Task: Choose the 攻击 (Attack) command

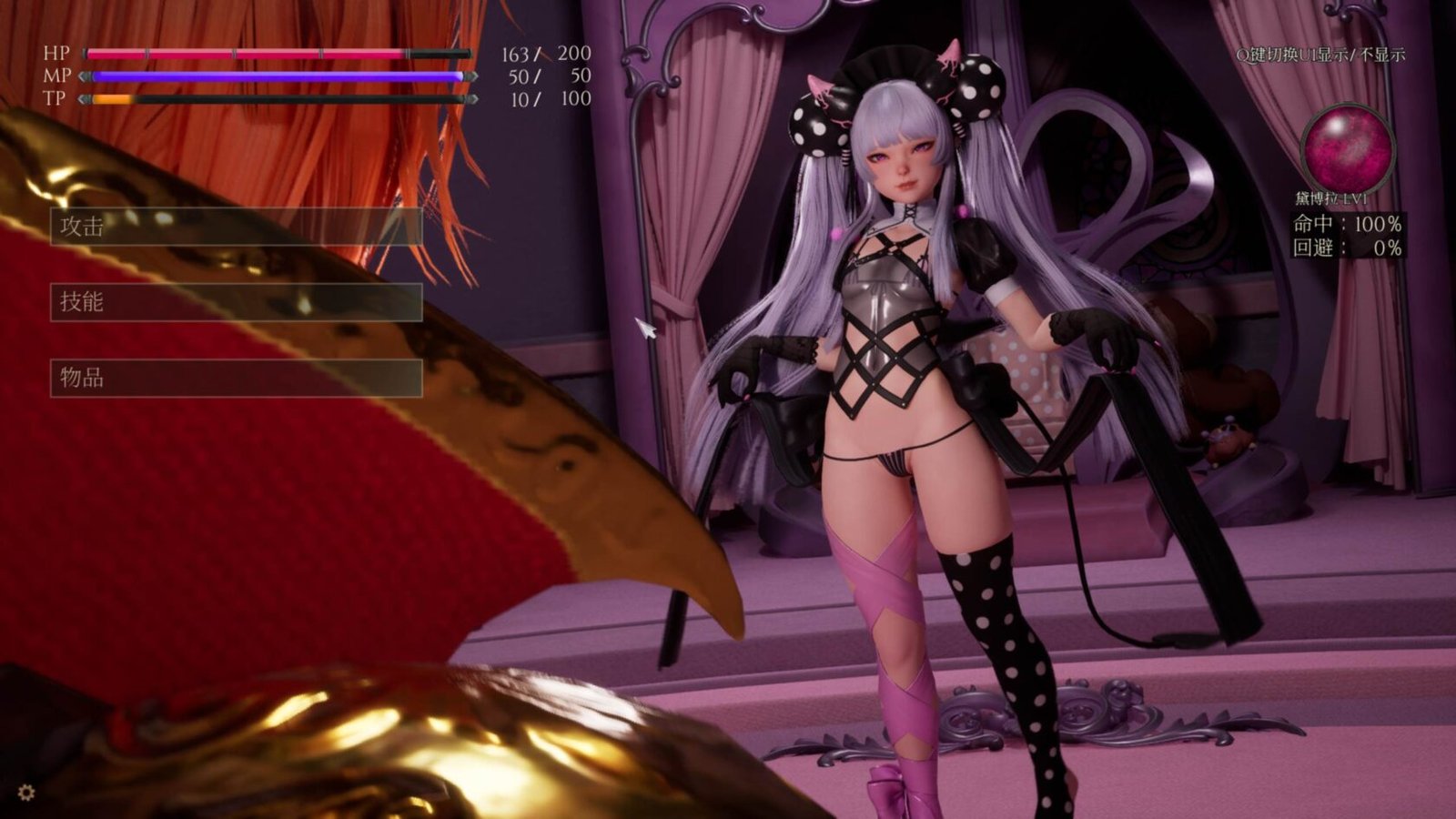Action: click(x=236, y=227)
